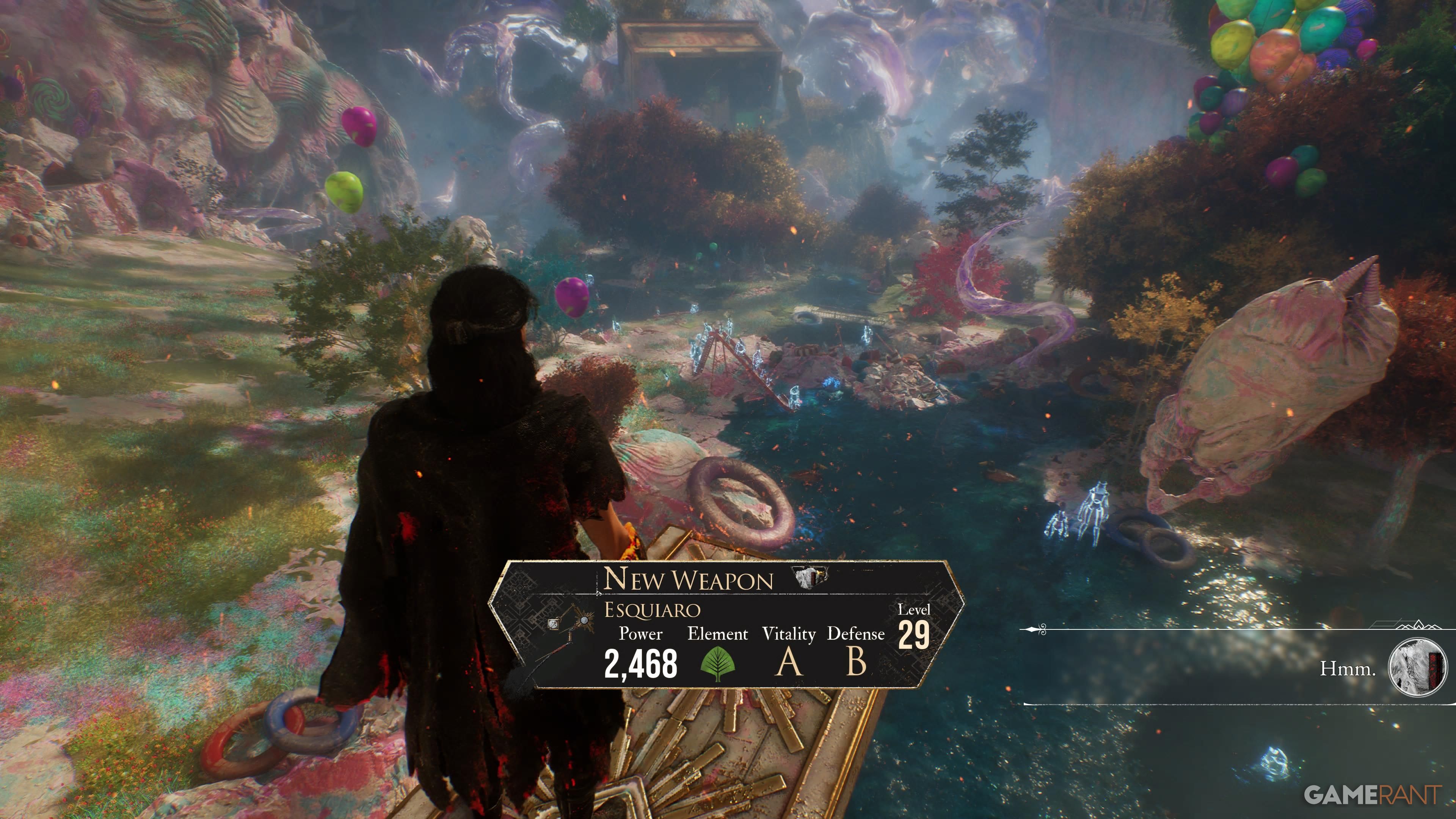Click the Power column heading
Image resolution: width=1456 pixels, height=819 pixels.
click(x=640, y=634)
